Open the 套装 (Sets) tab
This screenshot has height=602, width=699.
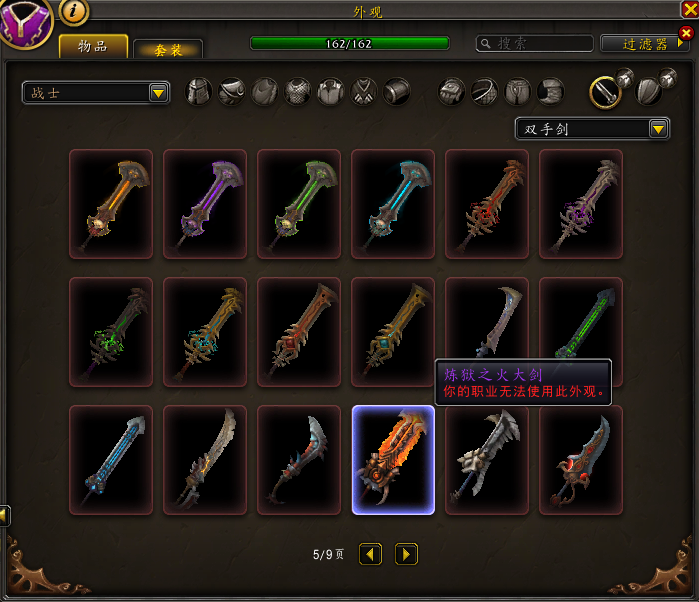pos(168,49)
